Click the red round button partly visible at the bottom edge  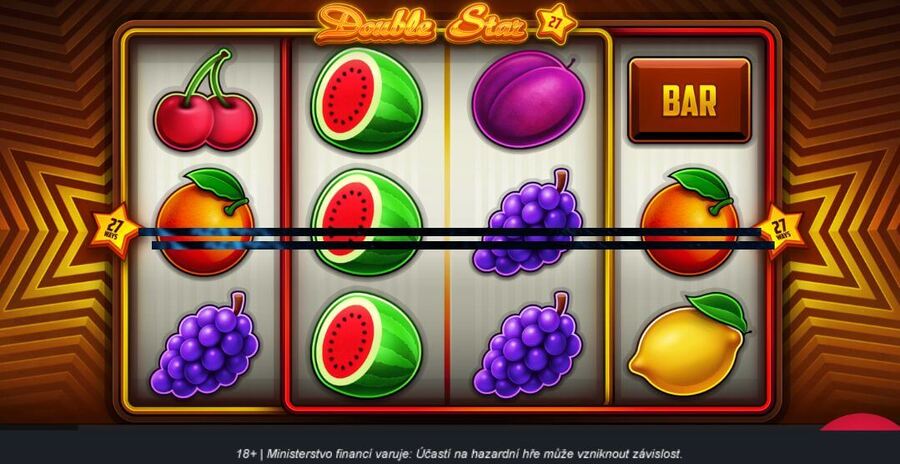pos(860,423)
